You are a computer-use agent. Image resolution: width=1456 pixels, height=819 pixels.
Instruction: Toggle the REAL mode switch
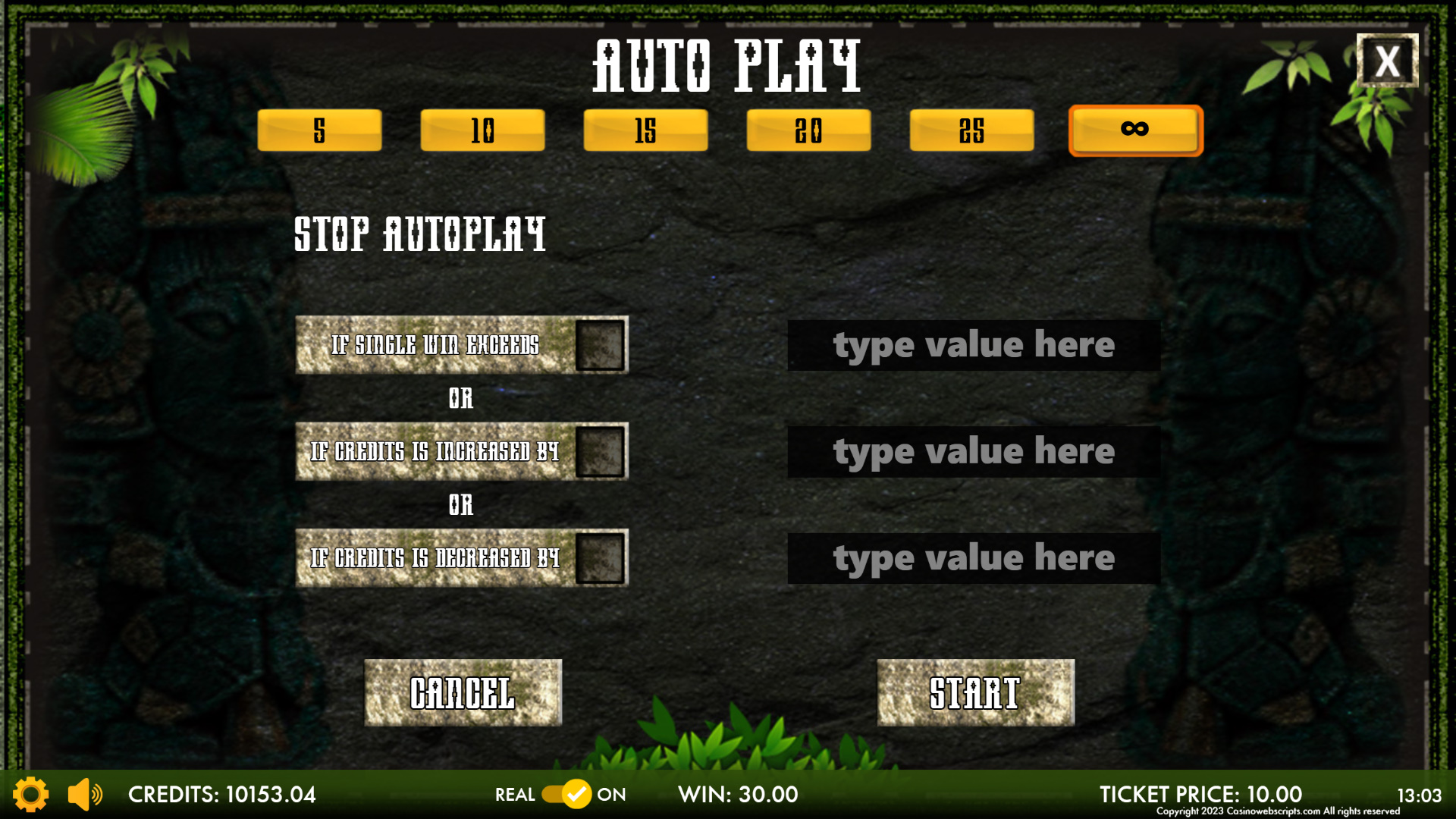tap(566, 794)
